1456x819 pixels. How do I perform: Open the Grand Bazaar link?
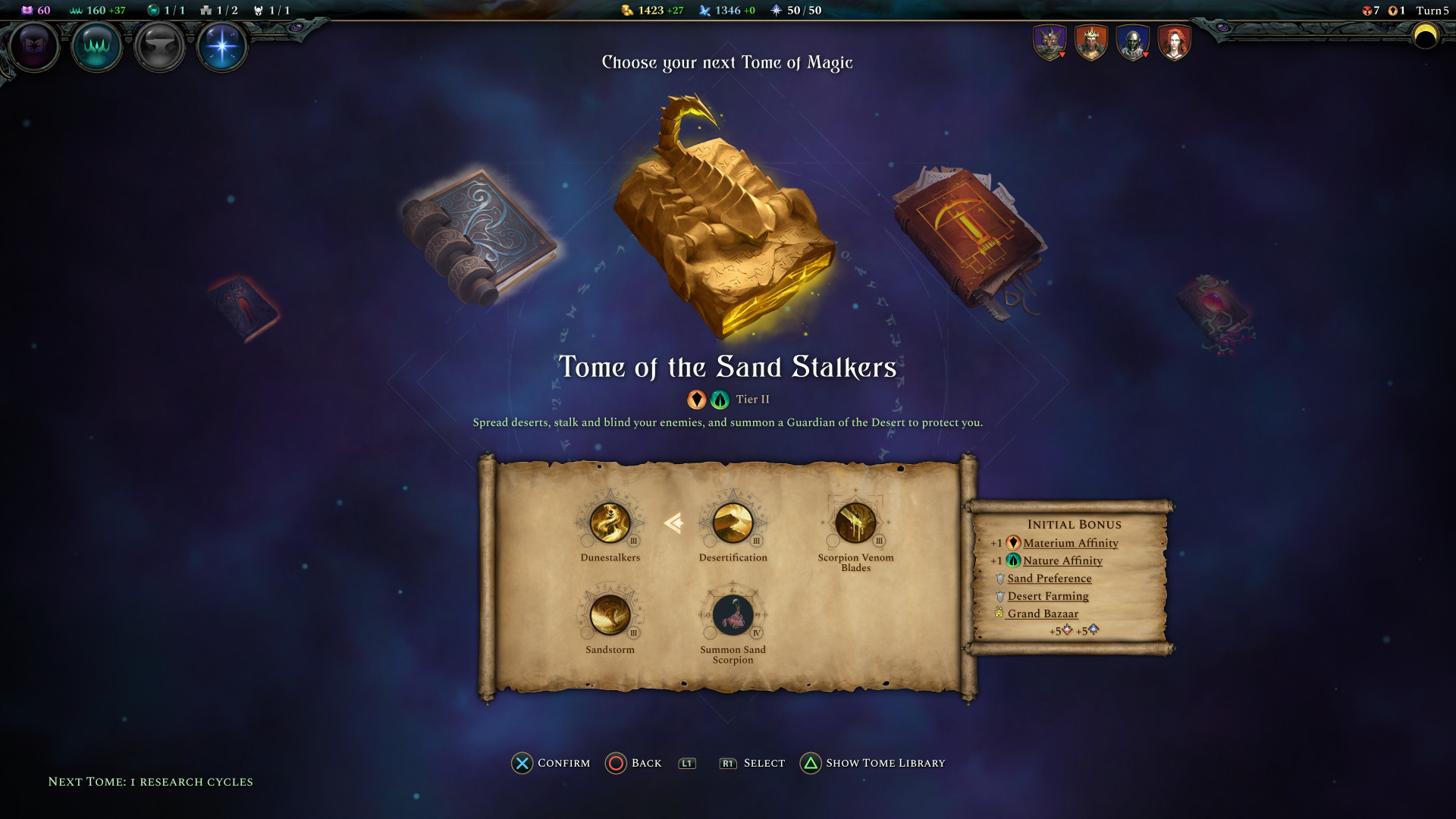(x=1043, y=613)
